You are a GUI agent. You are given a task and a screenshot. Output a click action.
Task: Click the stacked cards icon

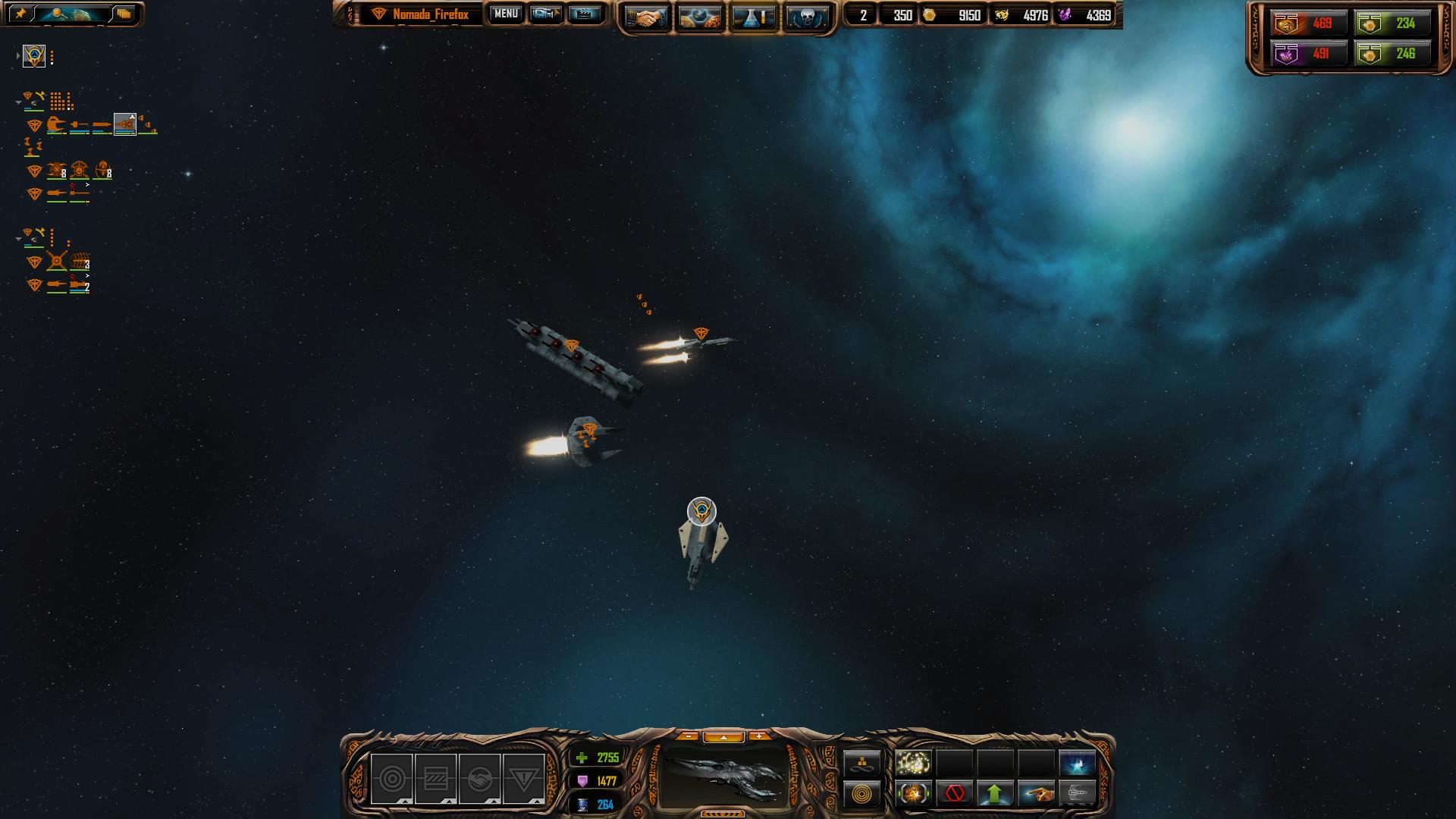(x=124, y=14)
